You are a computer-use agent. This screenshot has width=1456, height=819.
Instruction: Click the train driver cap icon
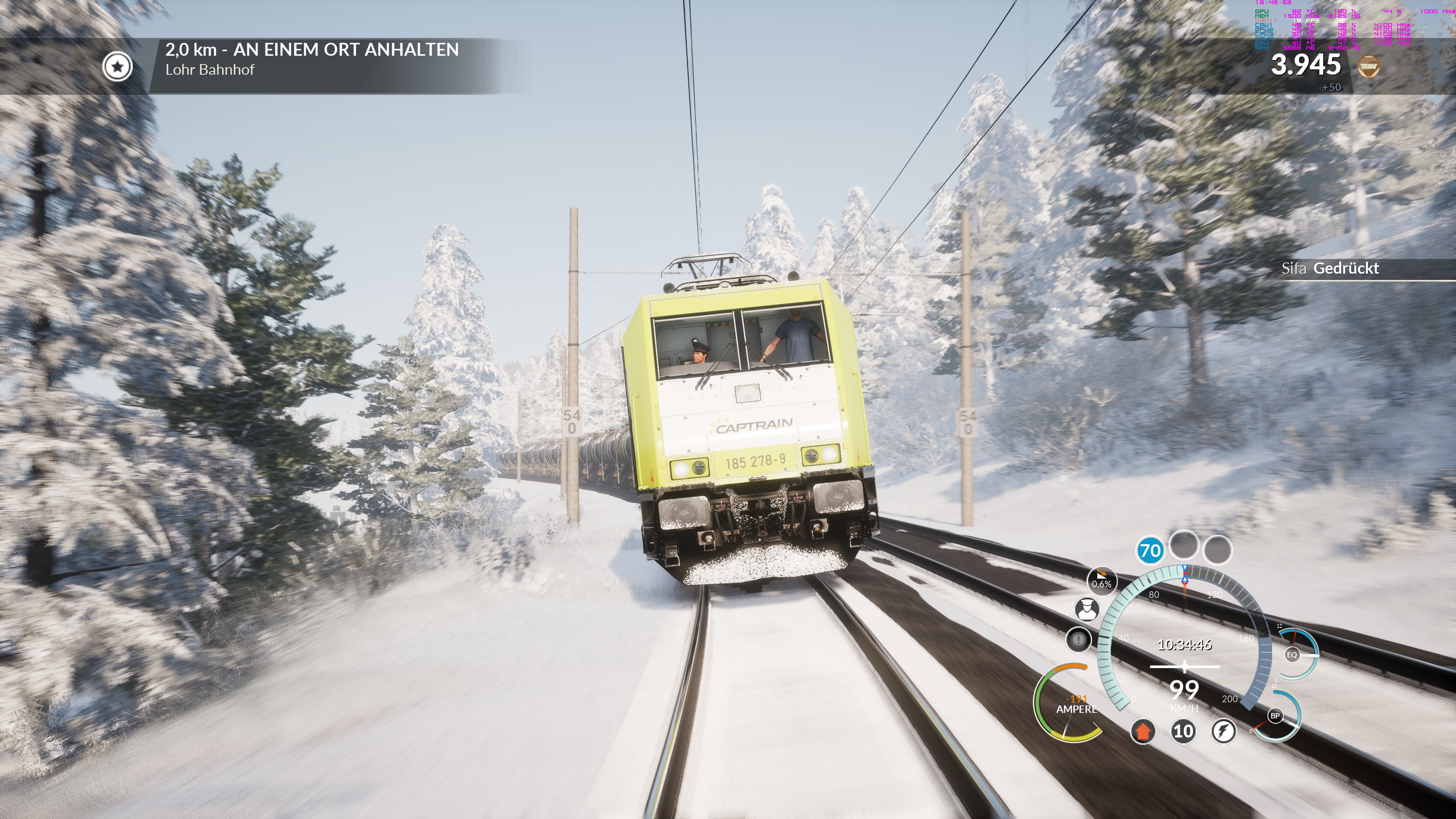click(1086, 609)
